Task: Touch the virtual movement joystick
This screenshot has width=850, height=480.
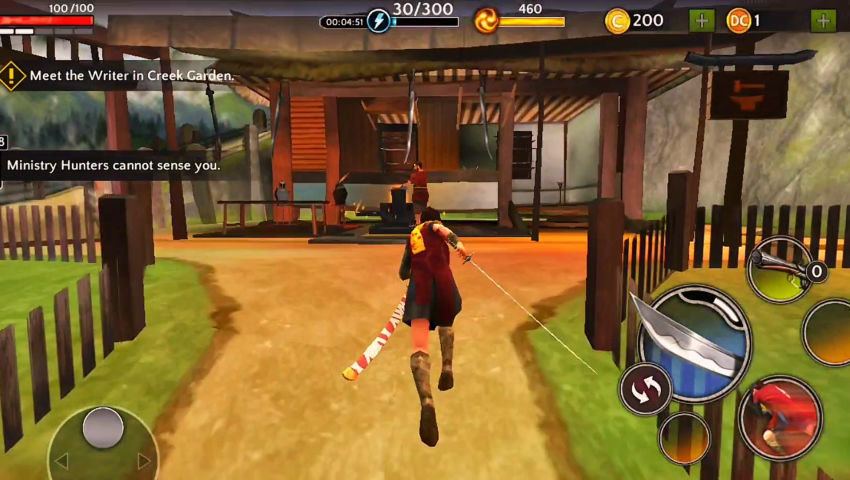Action: tap(102, 428)
